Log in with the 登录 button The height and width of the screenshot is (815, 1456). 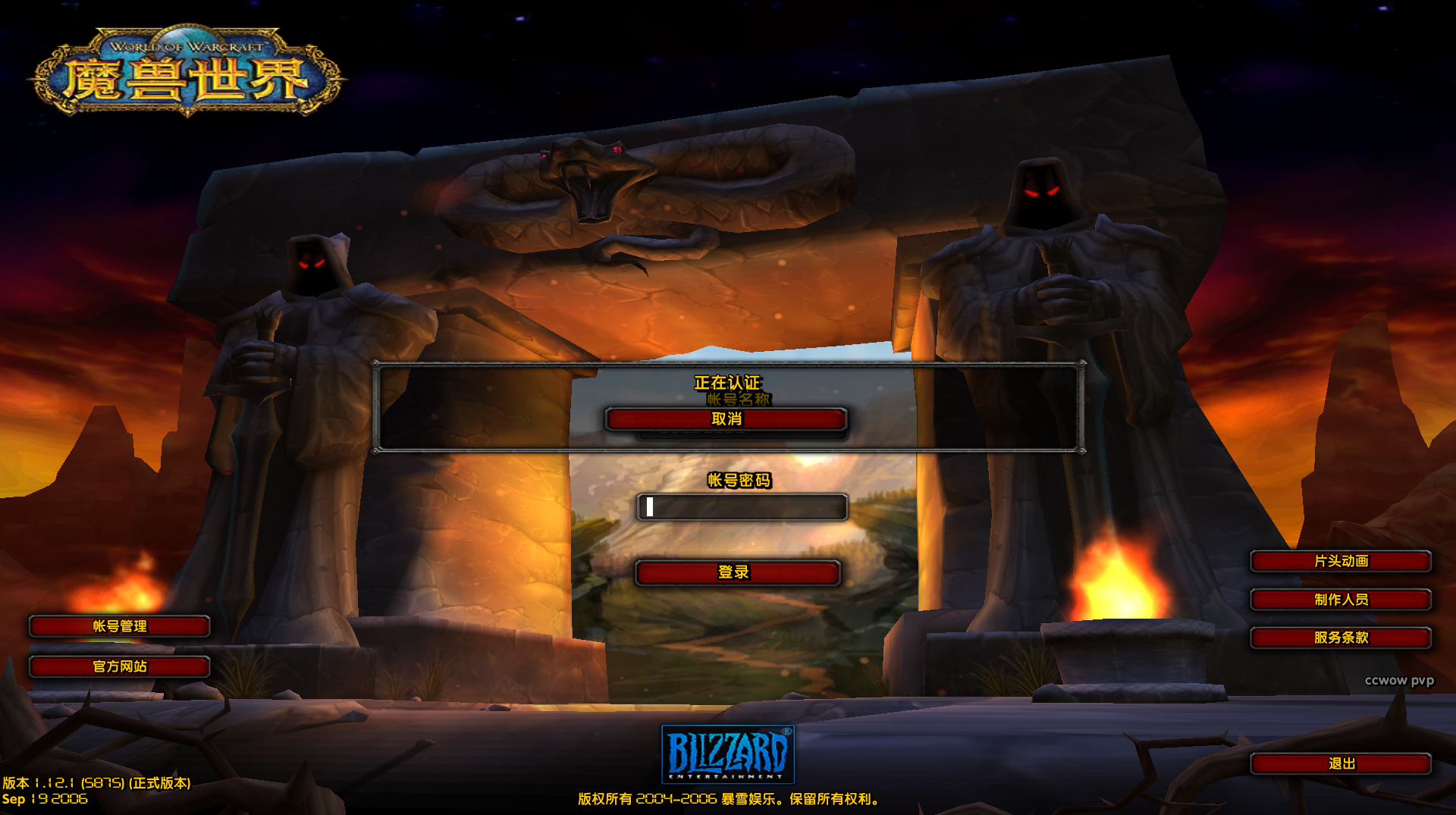coord(737,572)
